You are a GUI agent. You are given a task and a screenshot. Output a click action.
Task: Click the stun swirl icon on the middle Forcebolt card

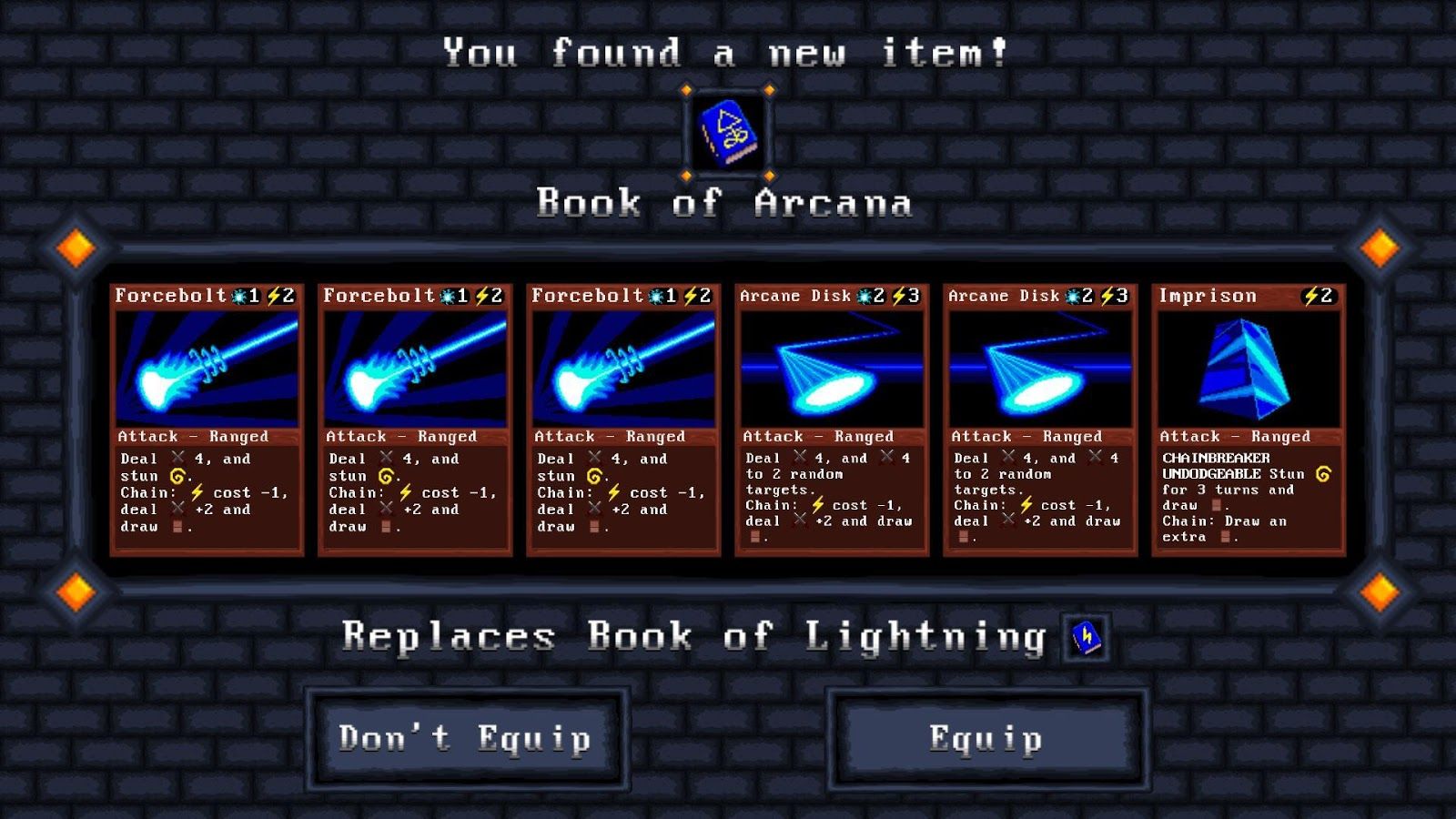[x=386, y=475]
